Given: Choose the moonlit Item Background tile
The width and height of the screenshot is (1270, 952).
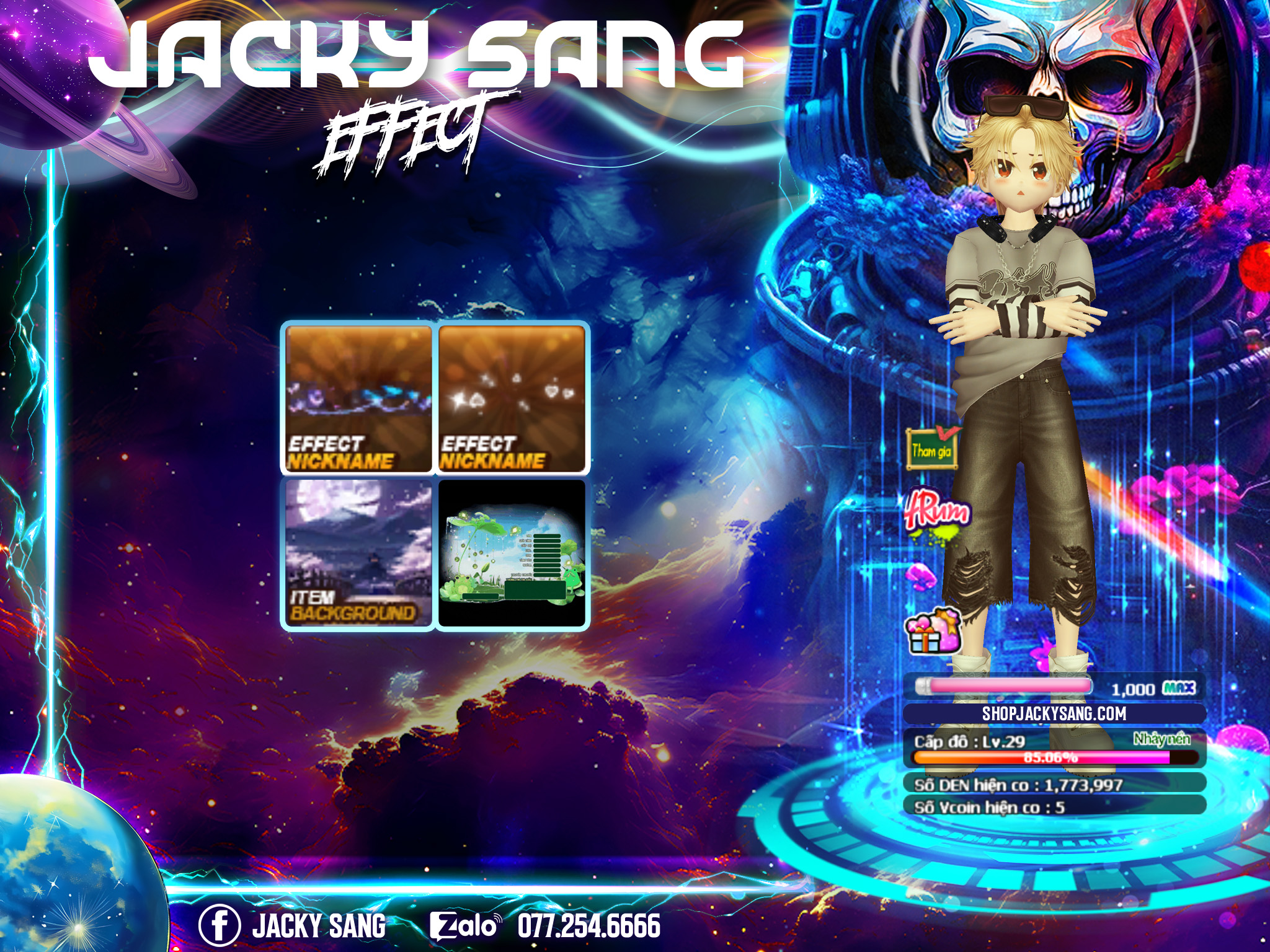Looking at the screenshot, I should click(x=358, y=552).
